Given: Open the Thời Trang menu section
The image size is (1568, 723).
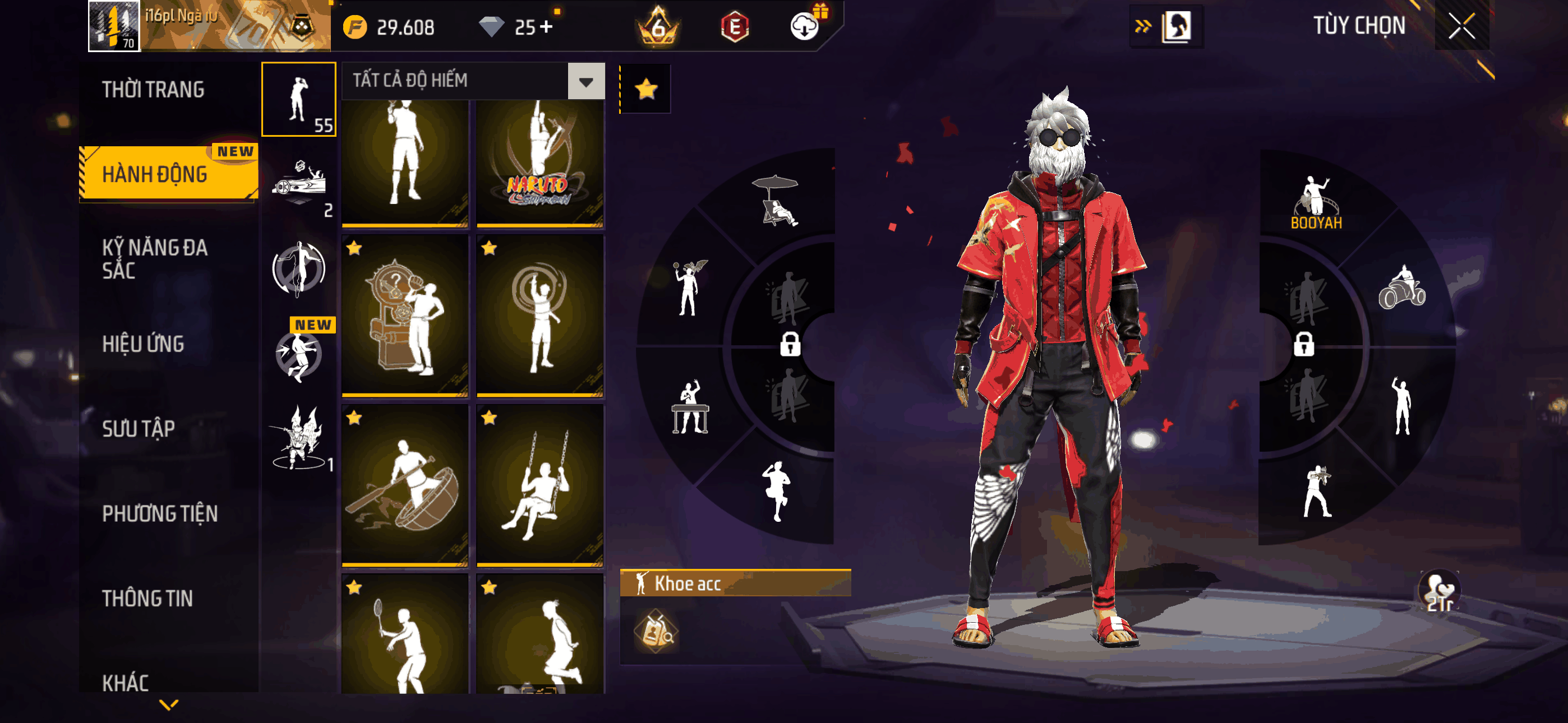Looking at the screenshot, I should [154, 90].
